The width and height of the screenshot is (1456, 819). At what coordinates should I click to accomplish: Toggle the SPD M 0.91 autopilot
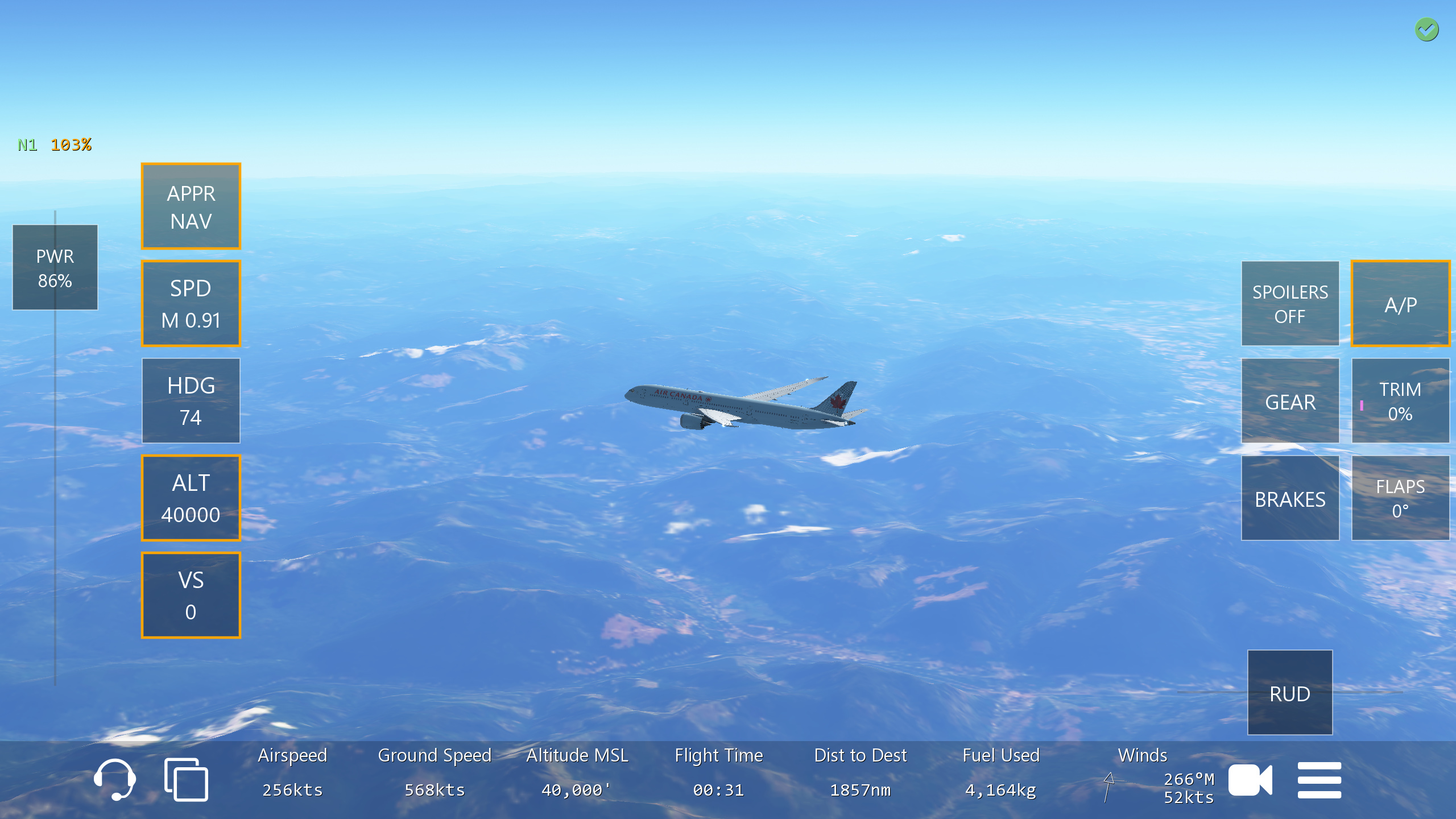point(191,304)
